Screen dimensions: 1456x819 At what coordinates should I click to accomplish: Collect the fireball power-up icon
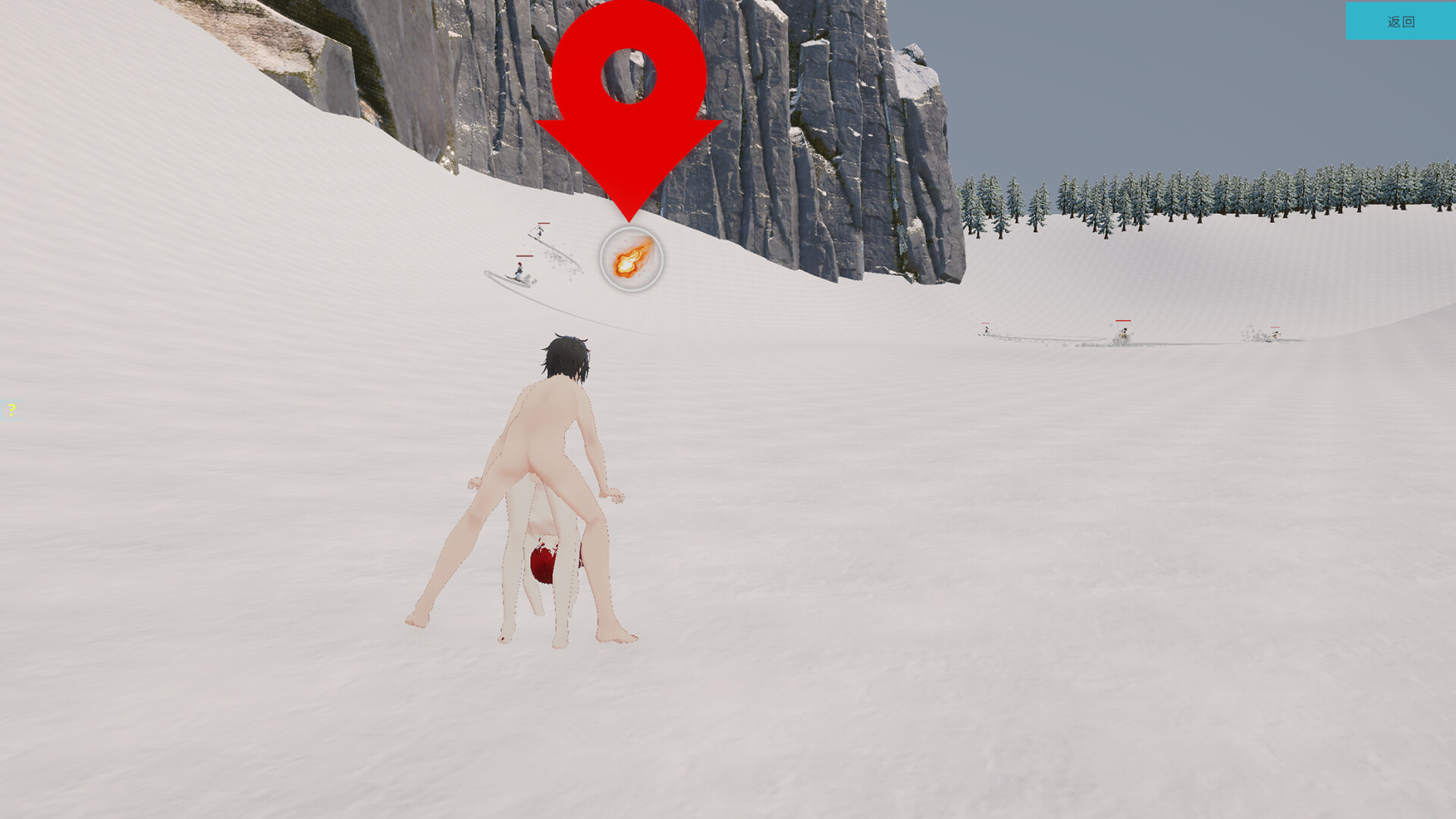pos(629,260)
